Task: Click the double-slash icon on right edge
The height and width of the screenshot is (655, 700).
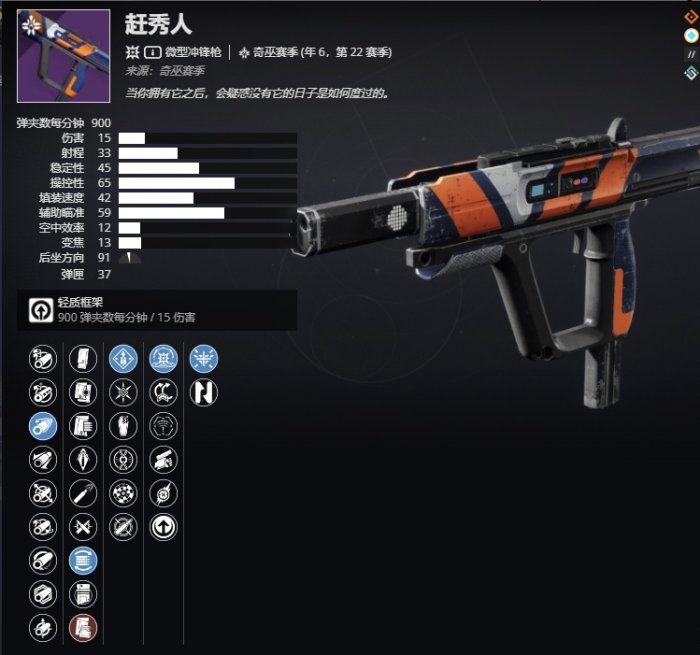Action: tap(690, 54)
